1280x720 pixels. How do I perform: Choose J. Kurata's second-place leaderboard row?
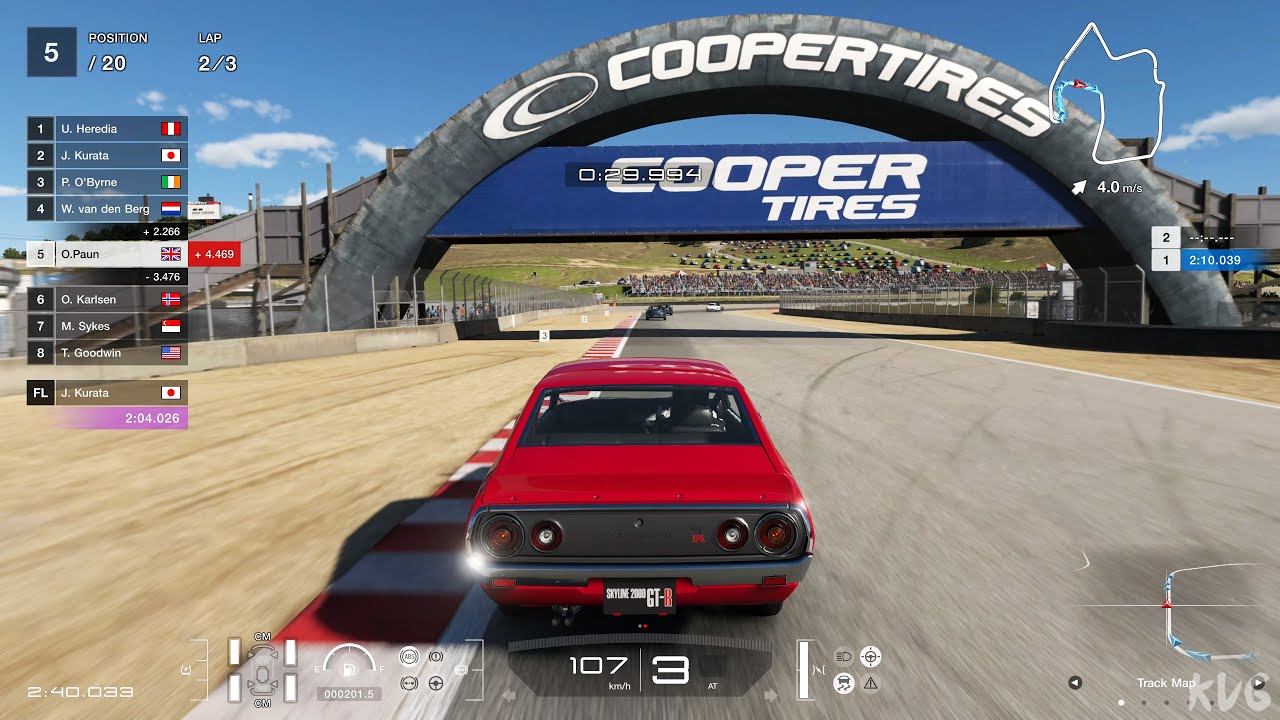pyautogui.click(x=108, y=155)
